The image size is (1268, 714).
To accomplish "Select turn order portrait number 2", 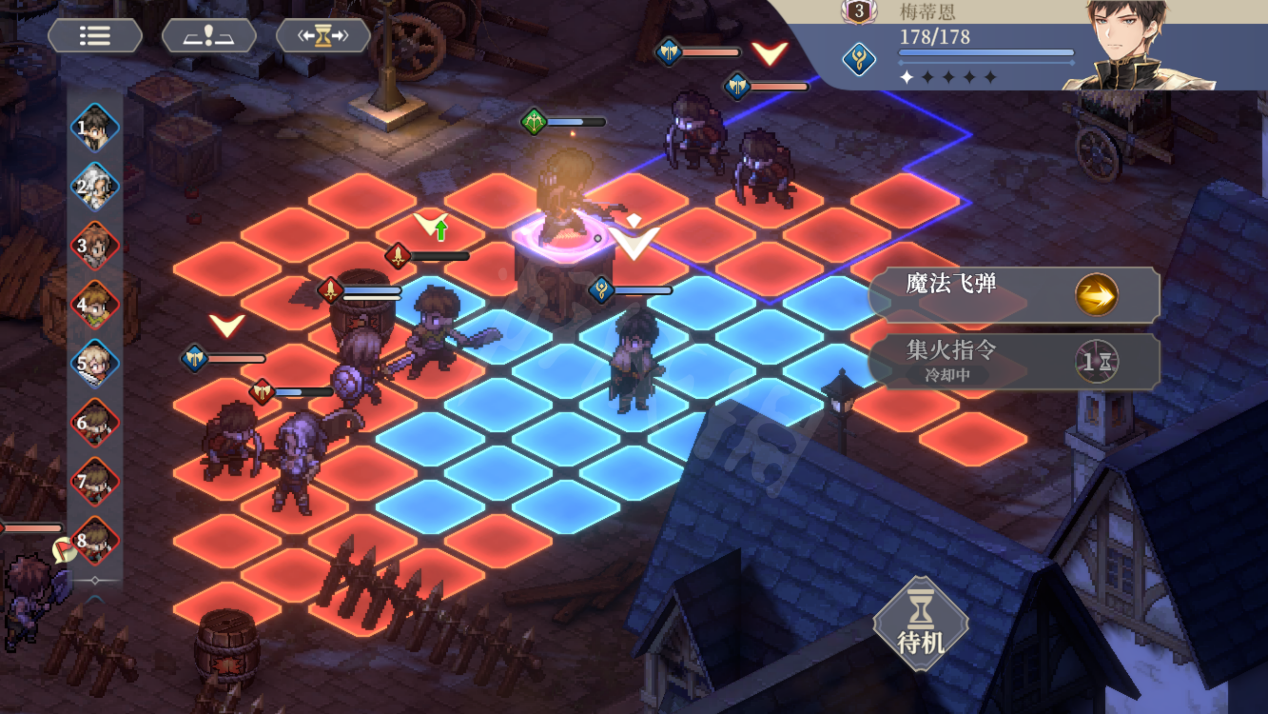I will 96,187.
